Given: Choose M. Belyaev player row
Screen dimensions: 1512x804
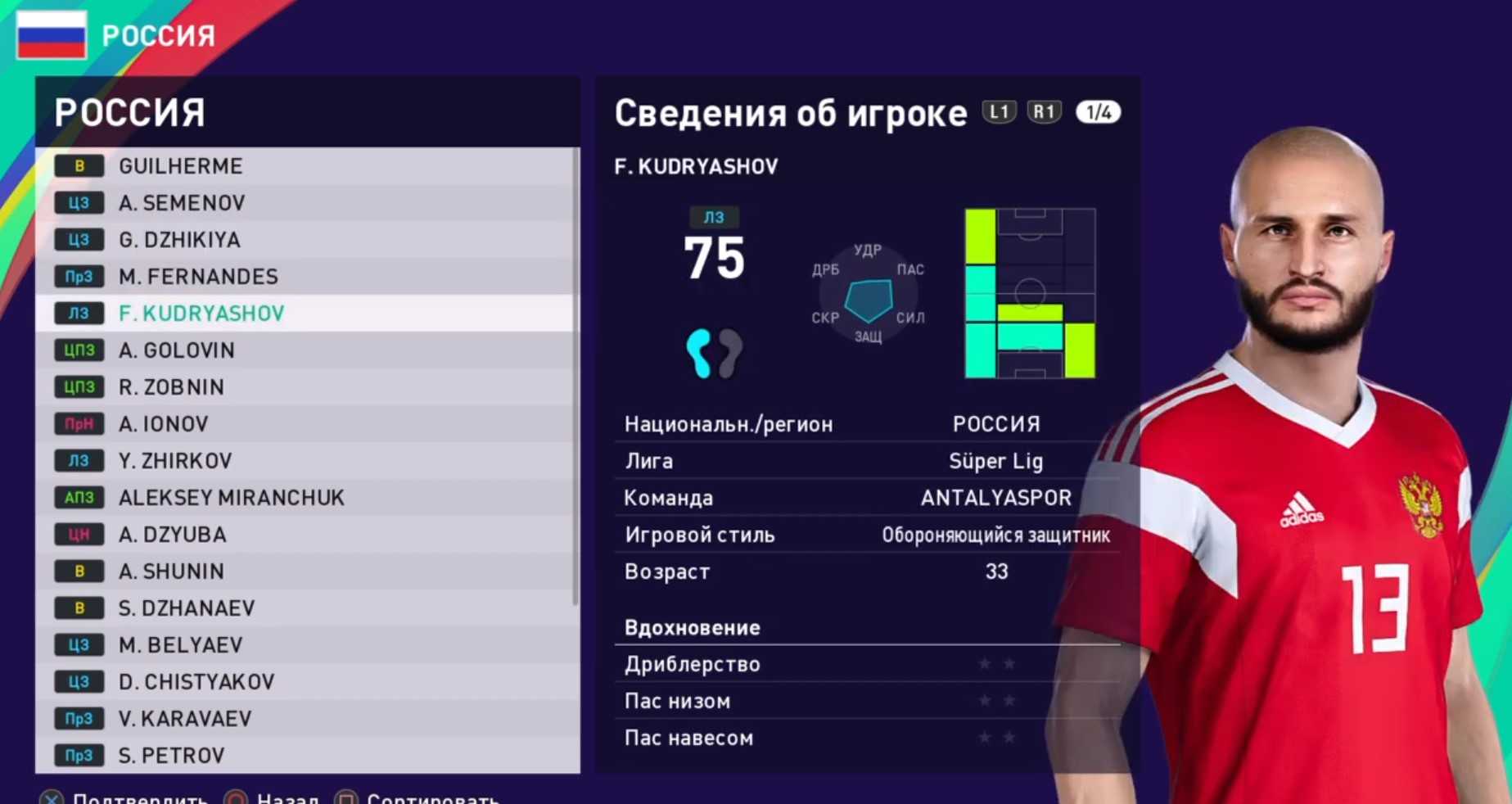Looking at the screenshot, I should click(x=181, y=645).
